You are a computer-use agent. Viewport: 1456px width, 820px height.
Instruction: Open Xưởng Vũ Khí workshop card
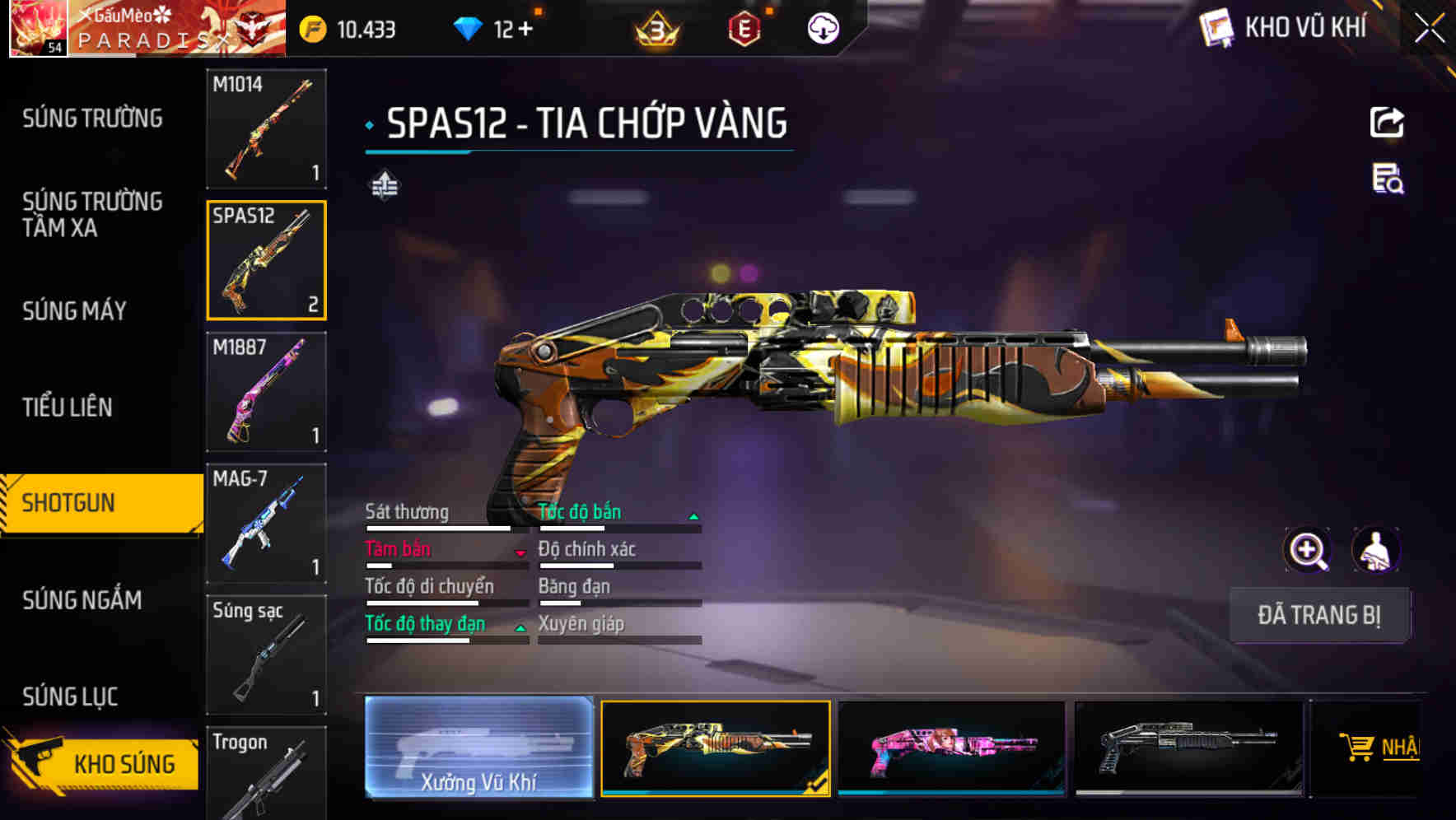478,748
